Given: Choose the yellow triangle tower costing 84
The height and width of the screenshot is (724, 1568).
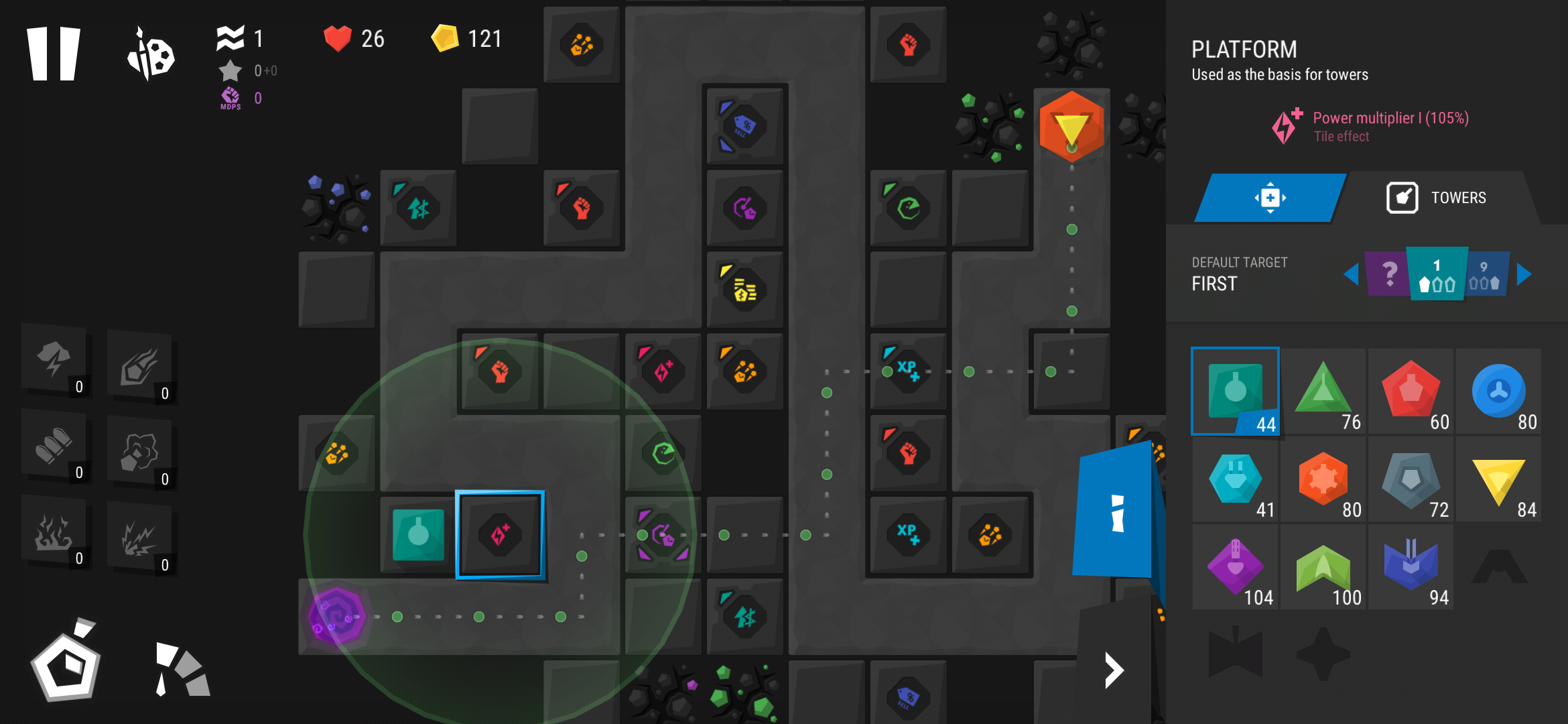Looking at the screenshot, I should click(x=1498, y=479).
